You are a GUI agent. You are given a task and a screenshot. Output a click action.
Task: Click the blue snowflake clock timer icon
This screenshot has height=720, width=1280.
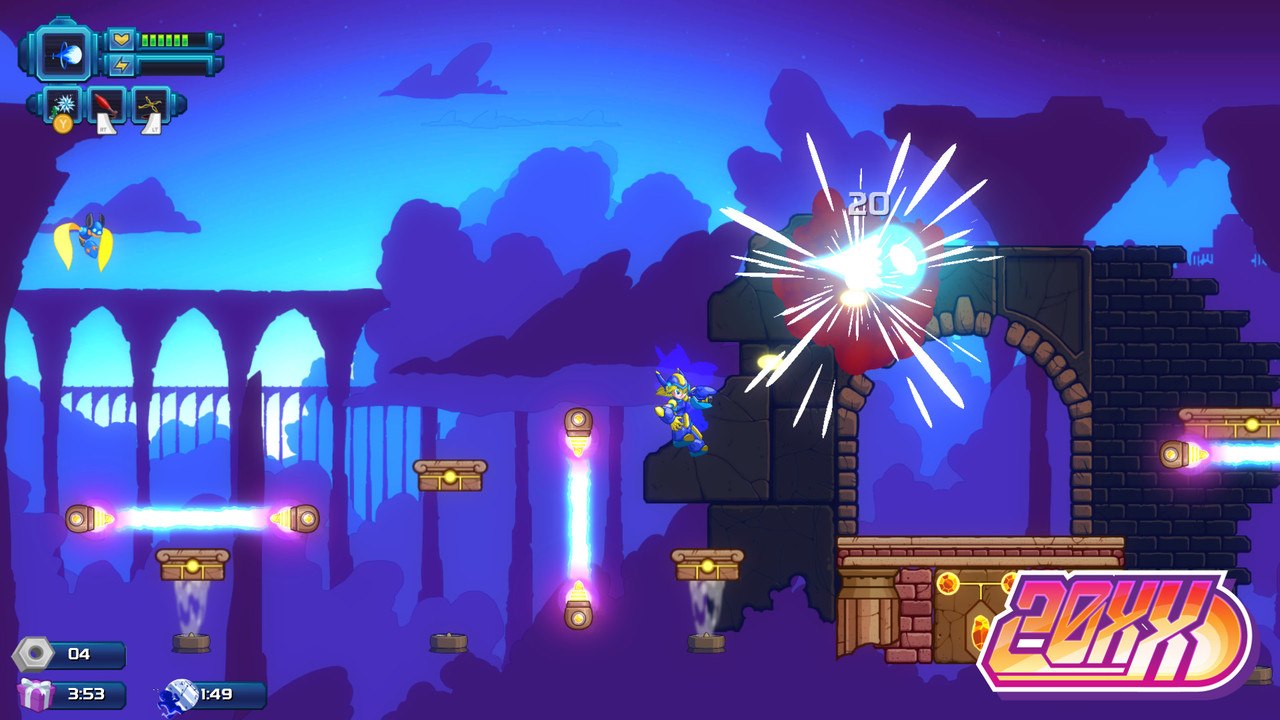pos(182,693)
